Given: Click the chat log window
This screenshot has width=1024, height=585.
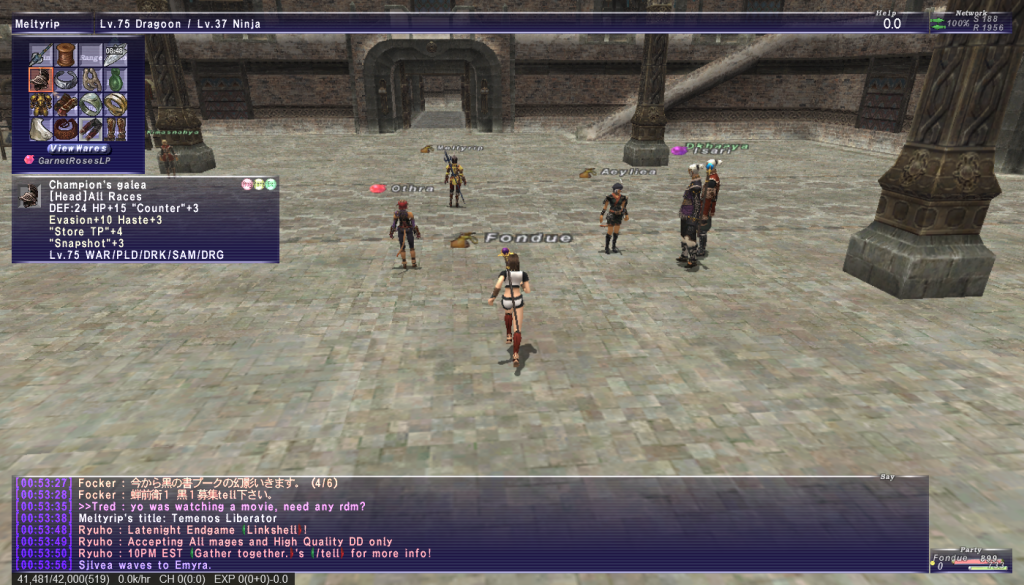Looking at the screenshot, I should [x=470, y=523].
